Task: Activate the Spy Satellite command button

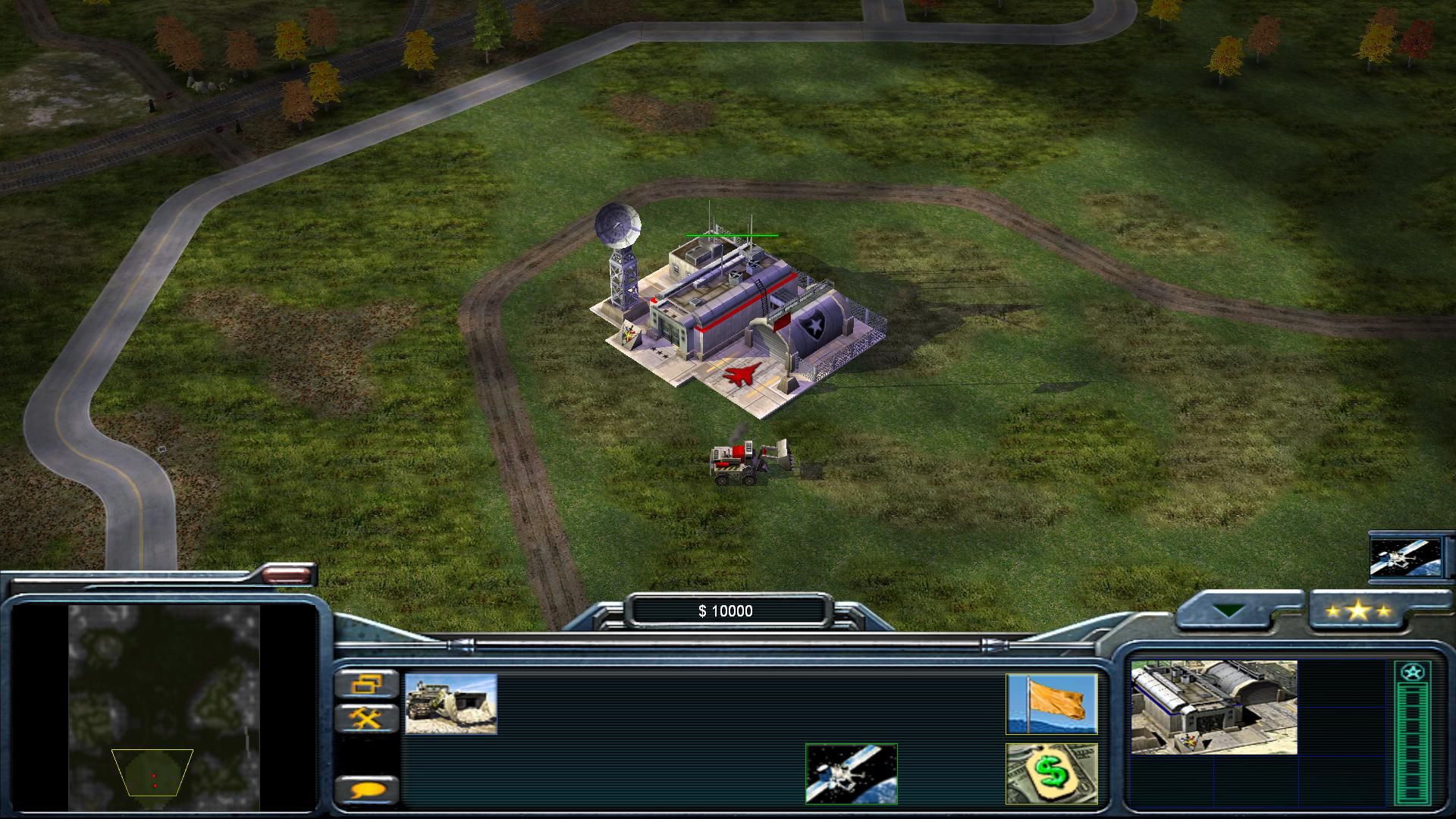Action: (x=851, y=773)
